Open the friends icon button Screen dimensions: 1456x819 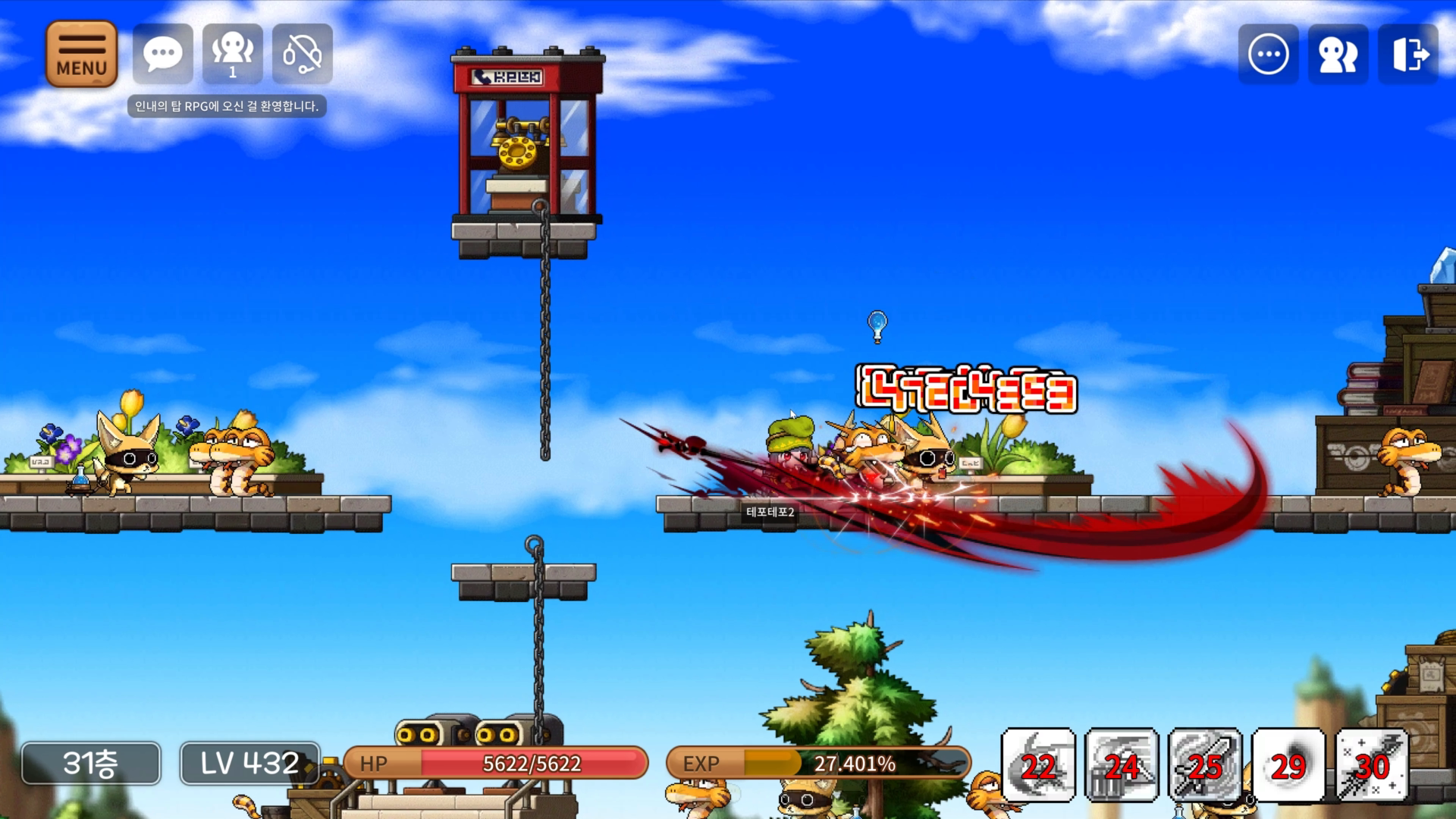pyautogui.click(x=1338, y=54)
